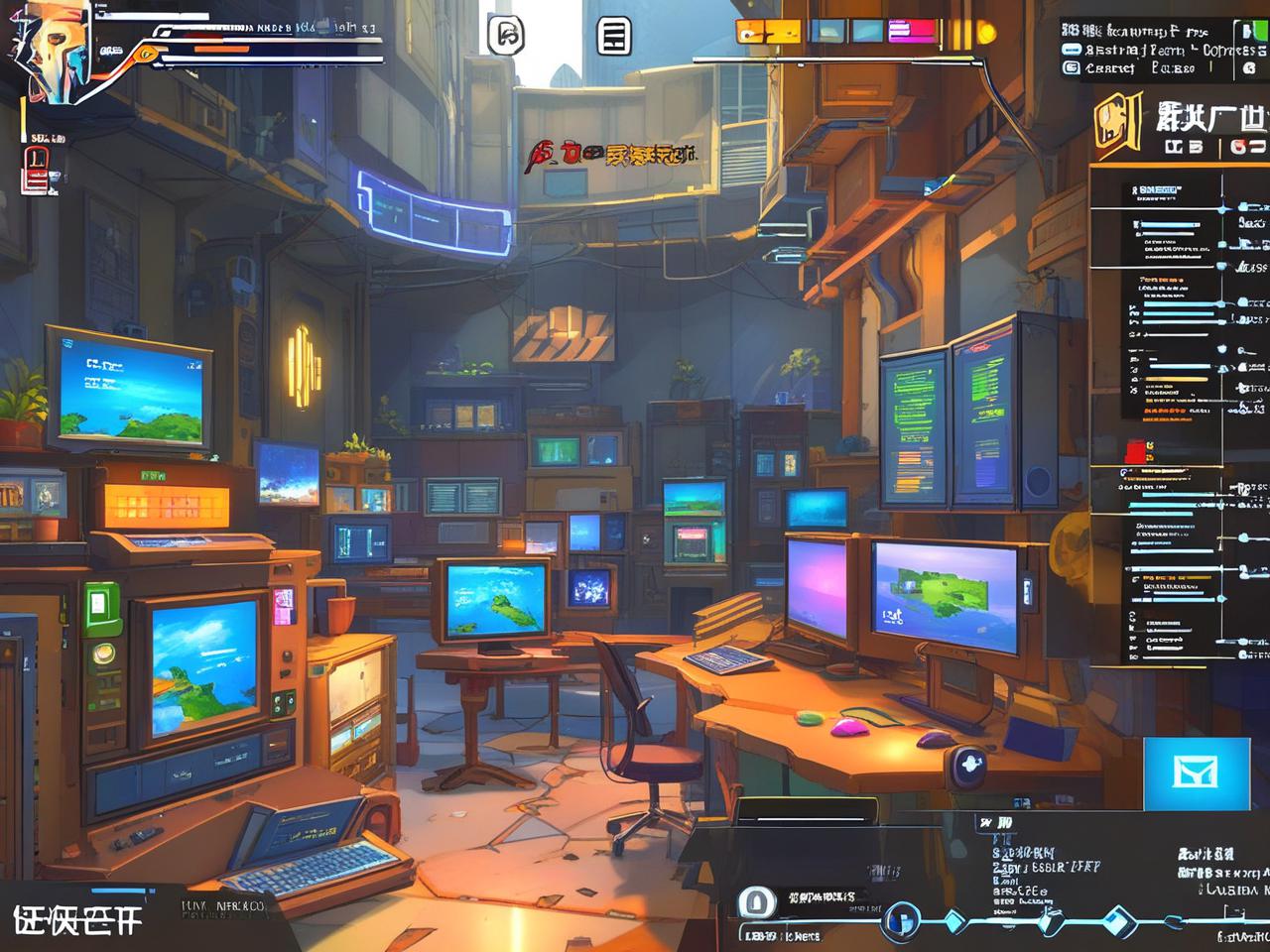Click the red icon below the character portrait
The image size is (1270, 952).
tap(35, 171)
